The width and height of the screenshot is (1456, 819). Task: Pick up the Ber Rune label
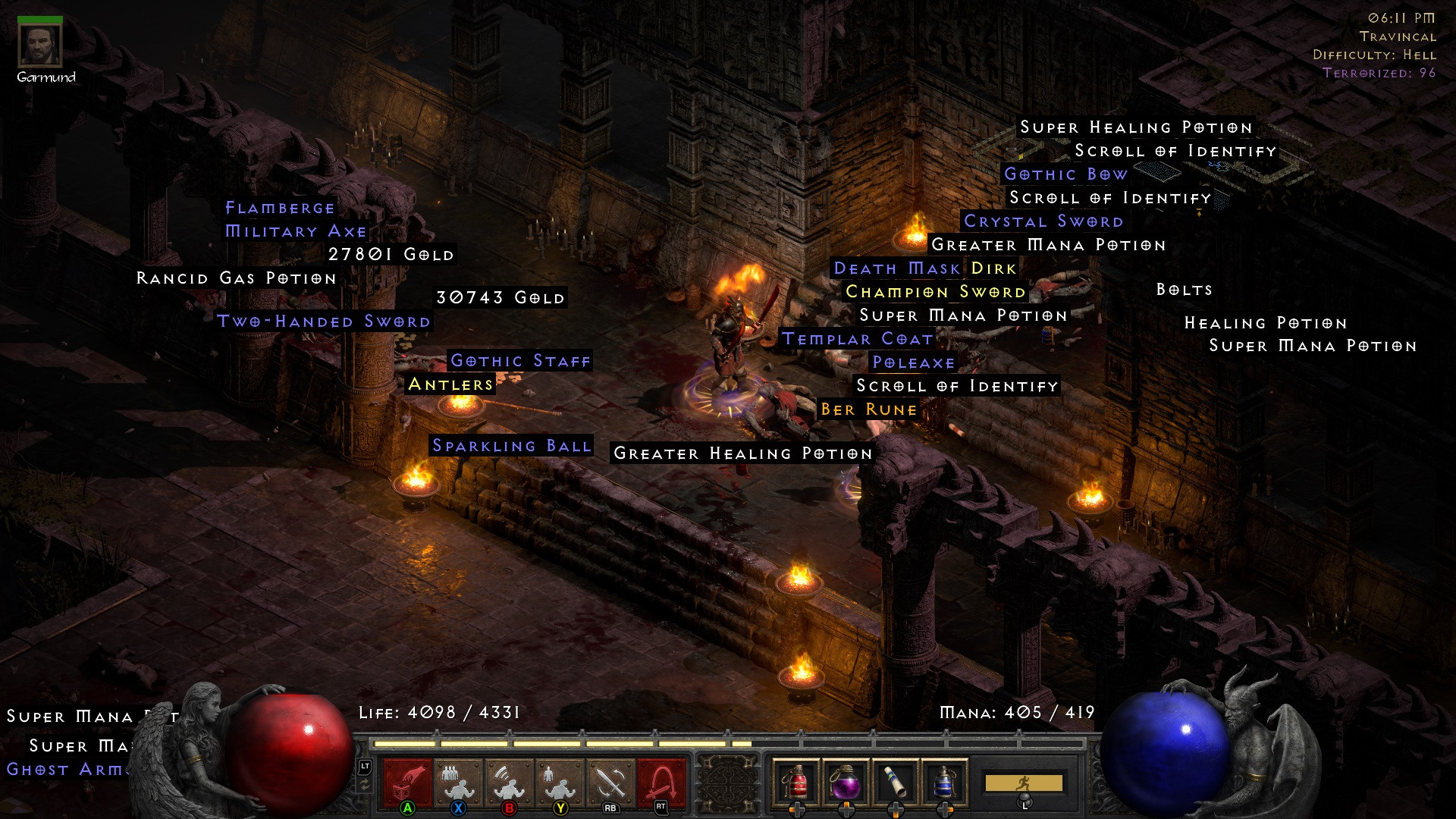(868, 409)
